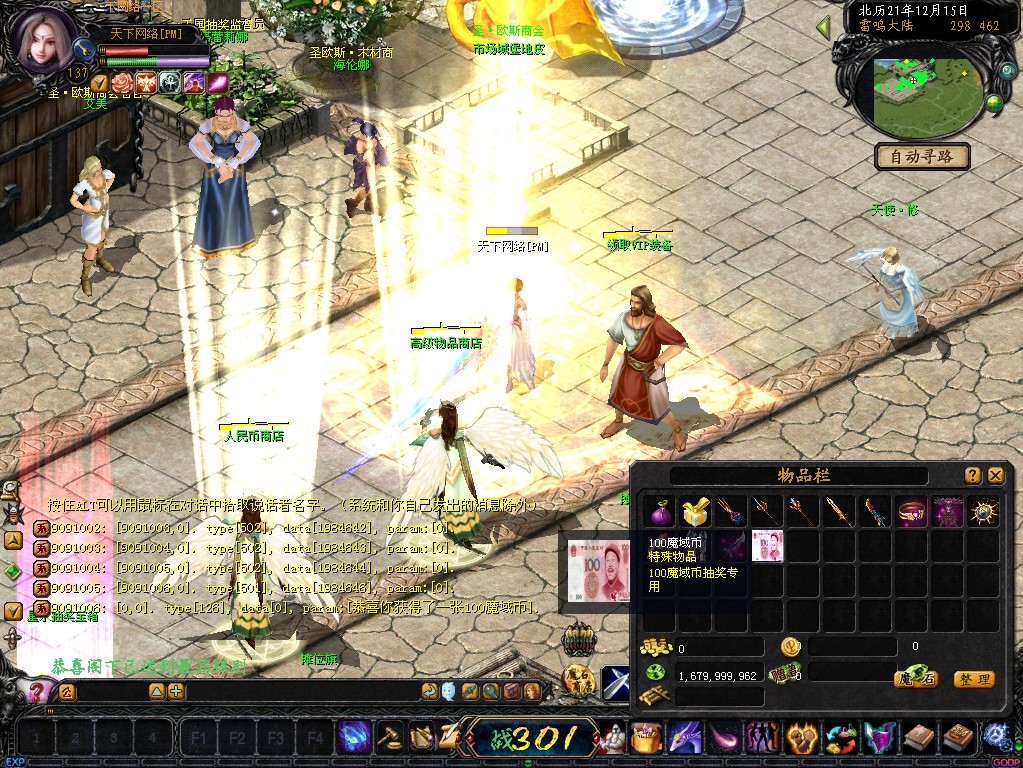Click the 自动寻路 auto-pathfinding button
Viewport: 1023px width, 768px height.
coord(922,156)
